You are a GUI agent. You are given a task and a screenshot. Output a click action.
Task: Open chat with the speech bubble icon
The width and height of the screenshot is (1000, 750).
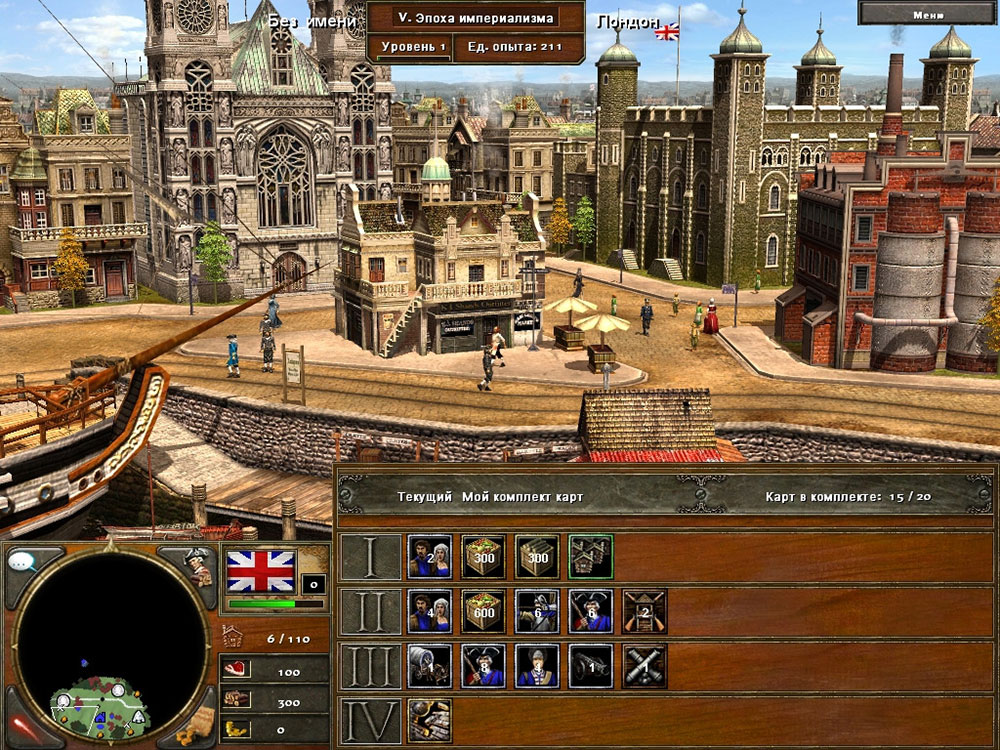click(22, 561)
